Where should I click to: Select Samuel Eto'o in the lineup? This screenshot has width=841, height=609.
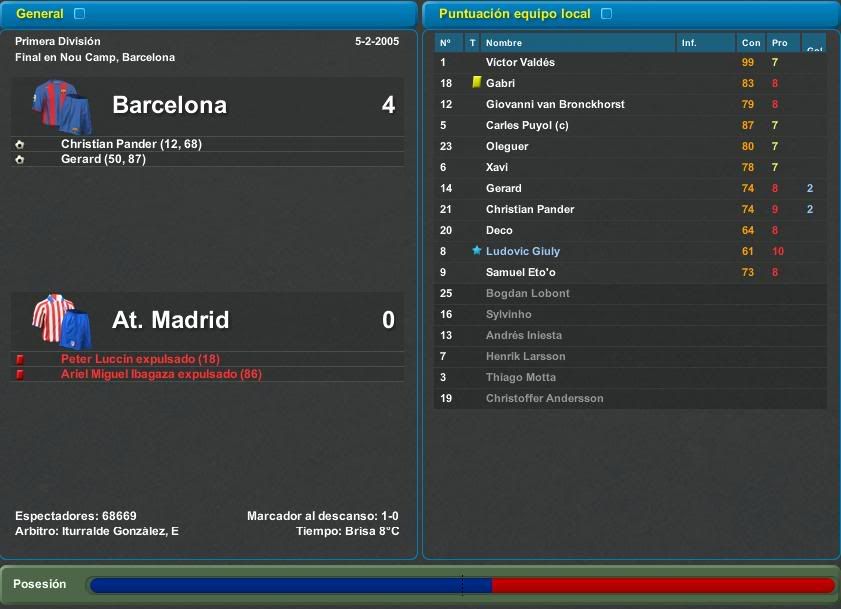pyautogui.click(x=520, y=273)
